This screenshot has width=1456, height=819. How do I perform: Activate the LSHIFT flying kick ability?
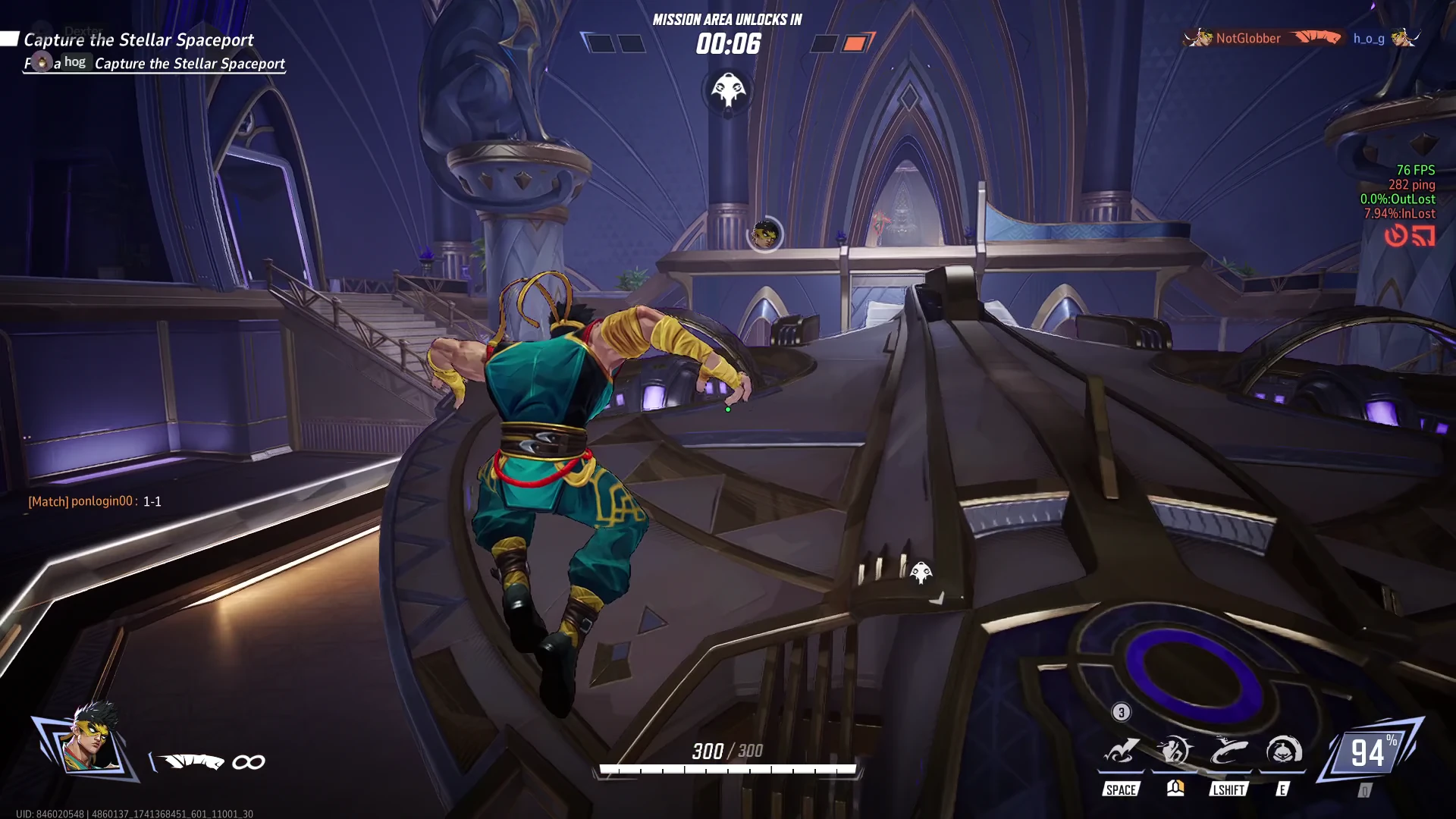tap(1228, 752)
